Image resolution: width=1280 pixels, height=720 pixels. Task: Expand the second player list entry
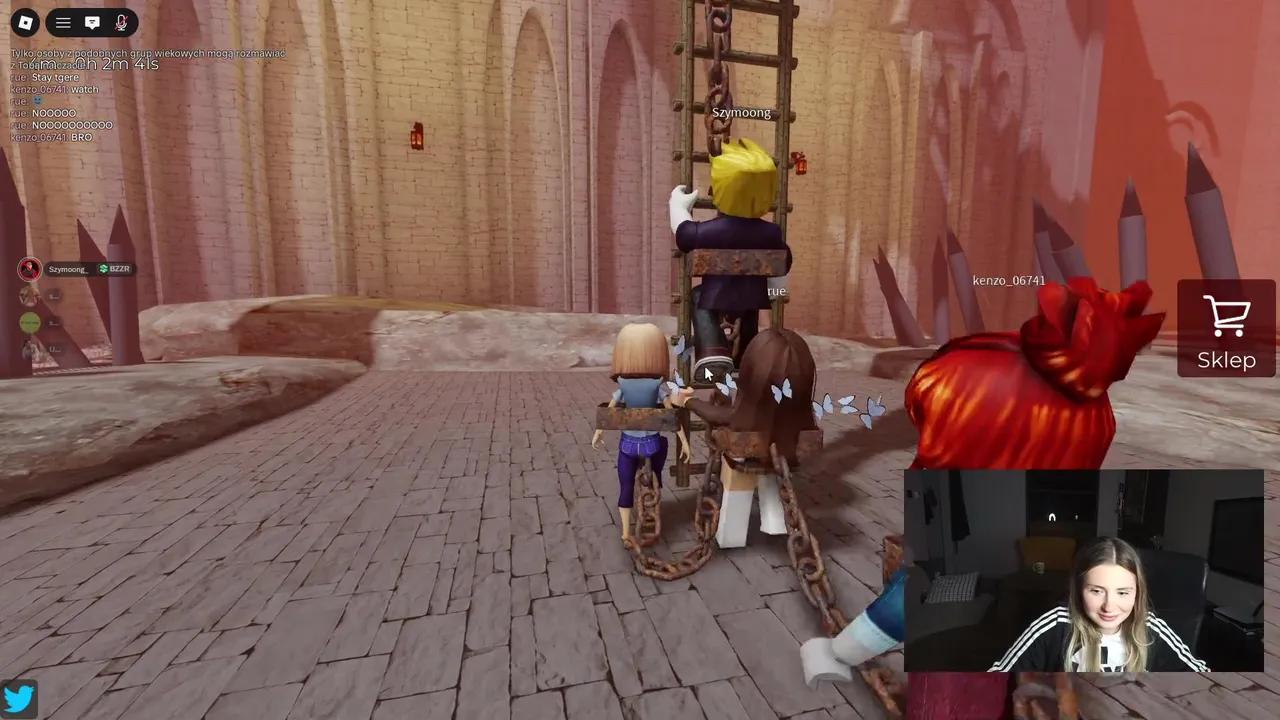(x=30, y=295)
